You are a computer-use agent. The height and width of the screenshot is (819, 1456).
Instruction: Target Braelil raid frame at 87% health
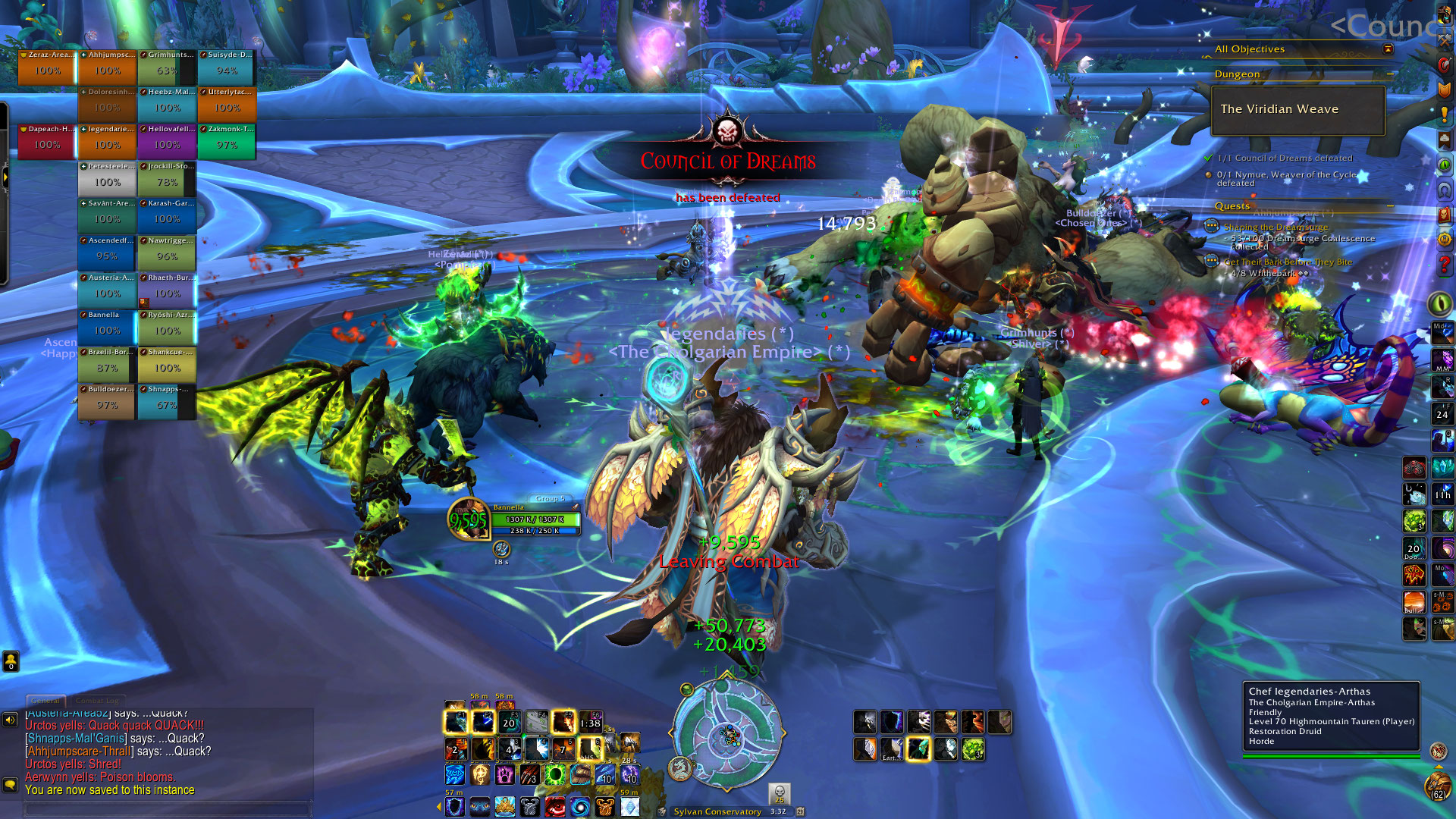pyautogui.click(x=107, y=364)
